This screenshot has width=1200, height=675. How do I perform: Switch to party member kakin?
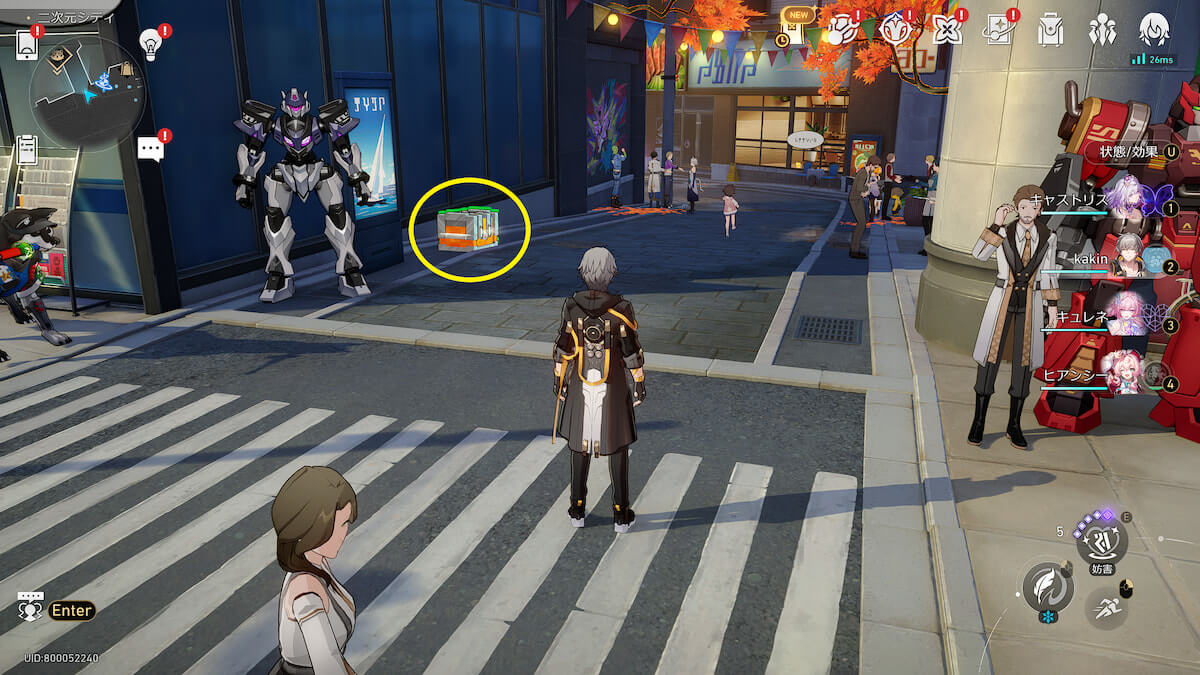(1127, 258)
